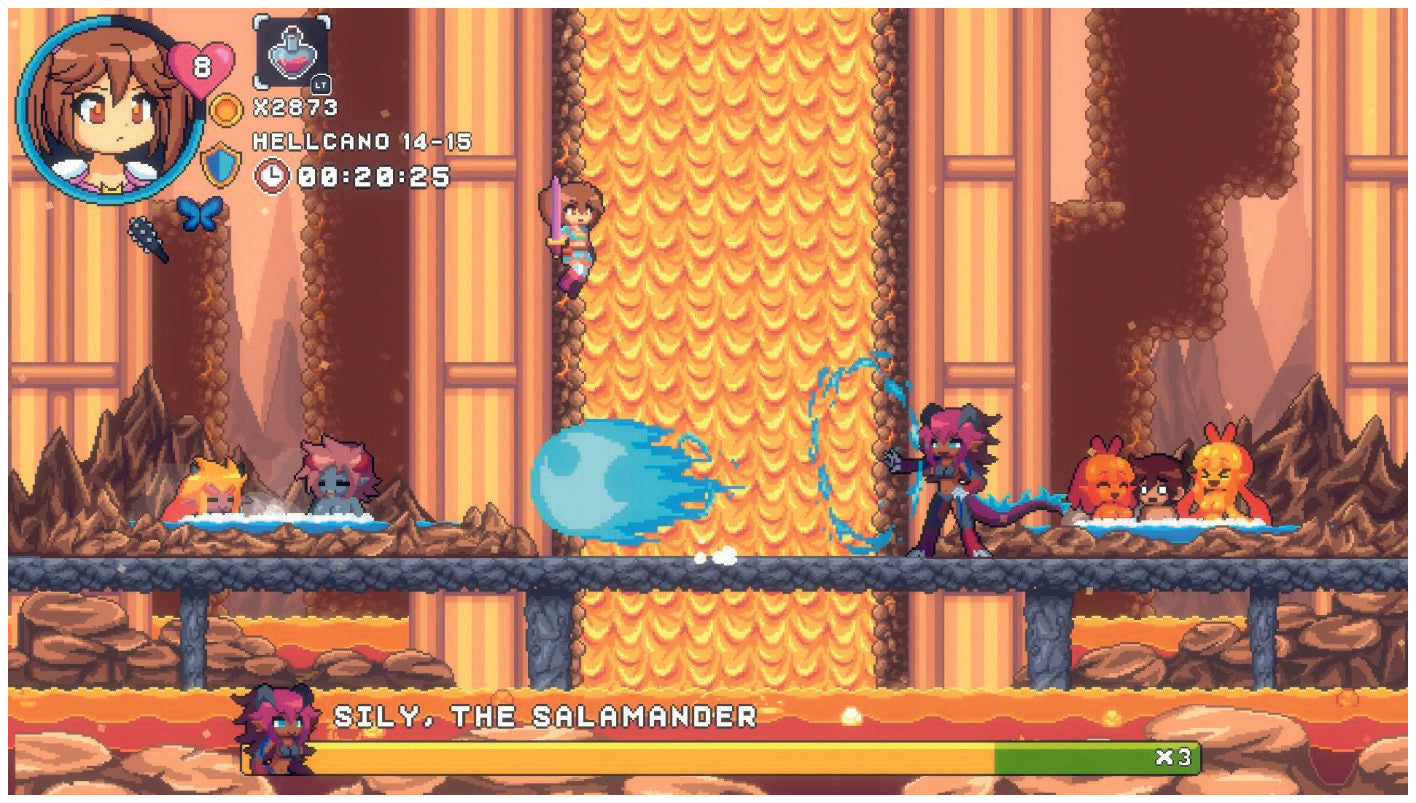Viewport: 1416px width, 803px height.
Task: Click the blue and gold shield icon
Action: (x=220, y=165)
